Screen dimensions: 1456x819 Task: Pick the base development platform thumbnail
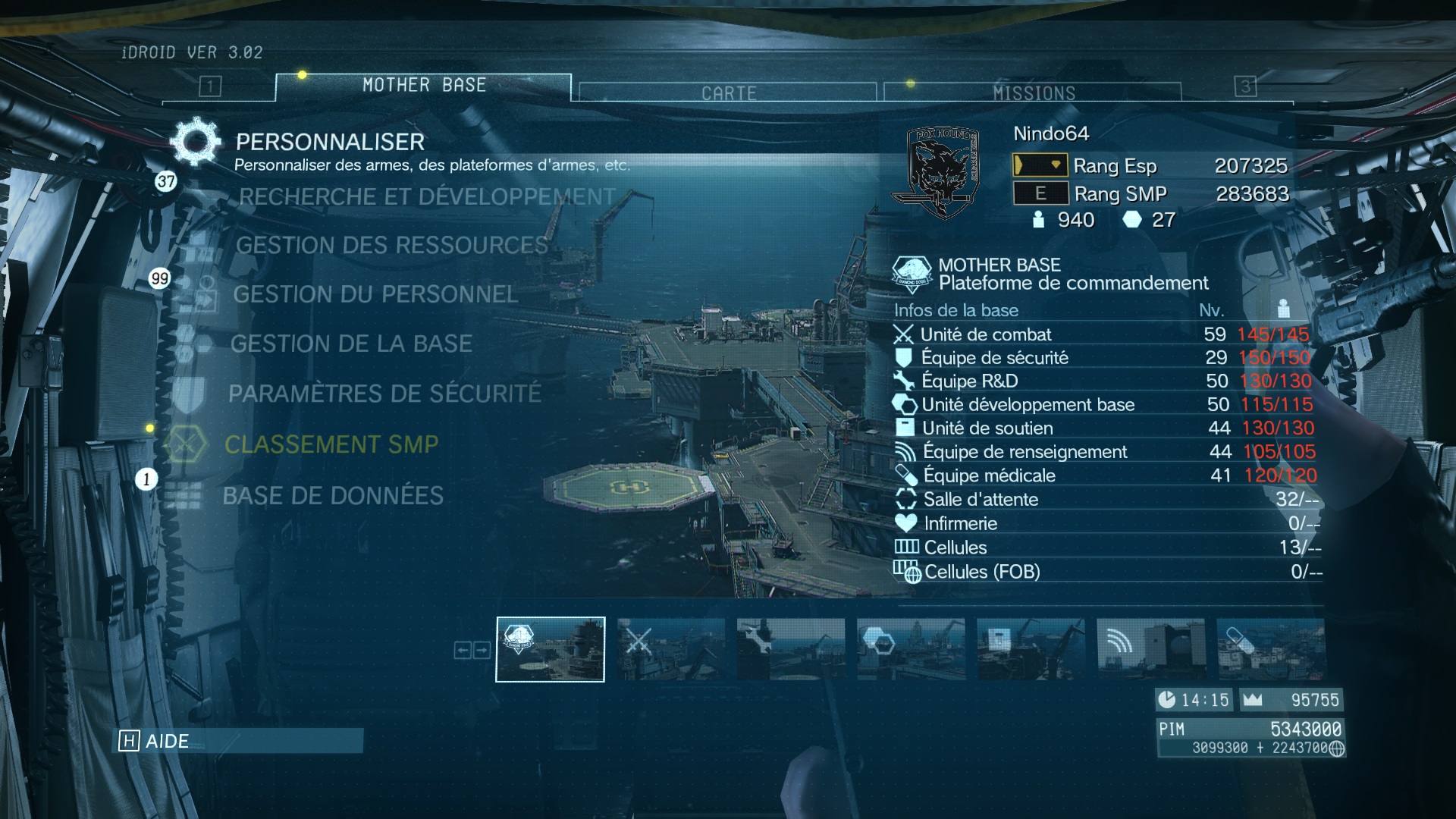pyautogui.click(x=911, y=649)
